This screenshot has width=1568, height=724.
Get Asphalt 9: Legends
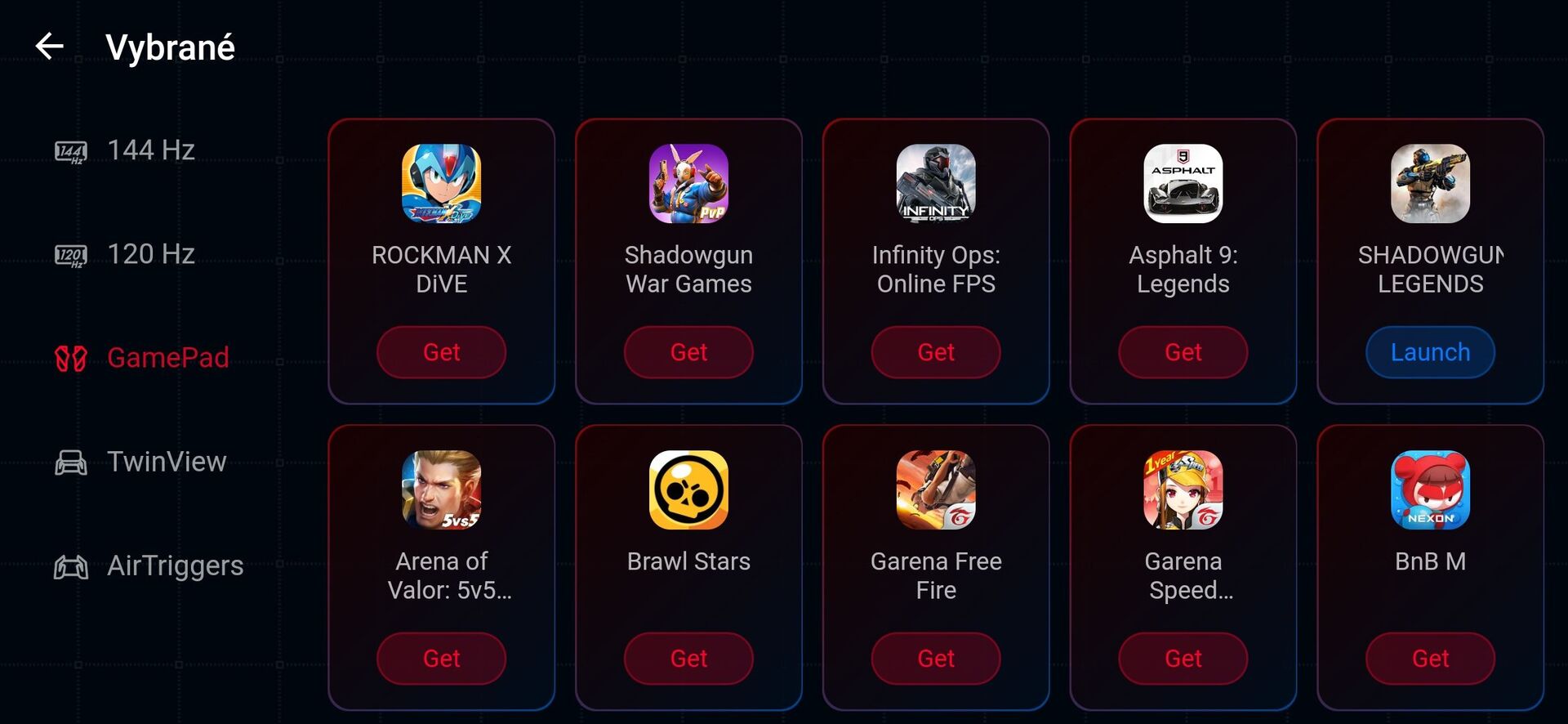(1183, 352)
